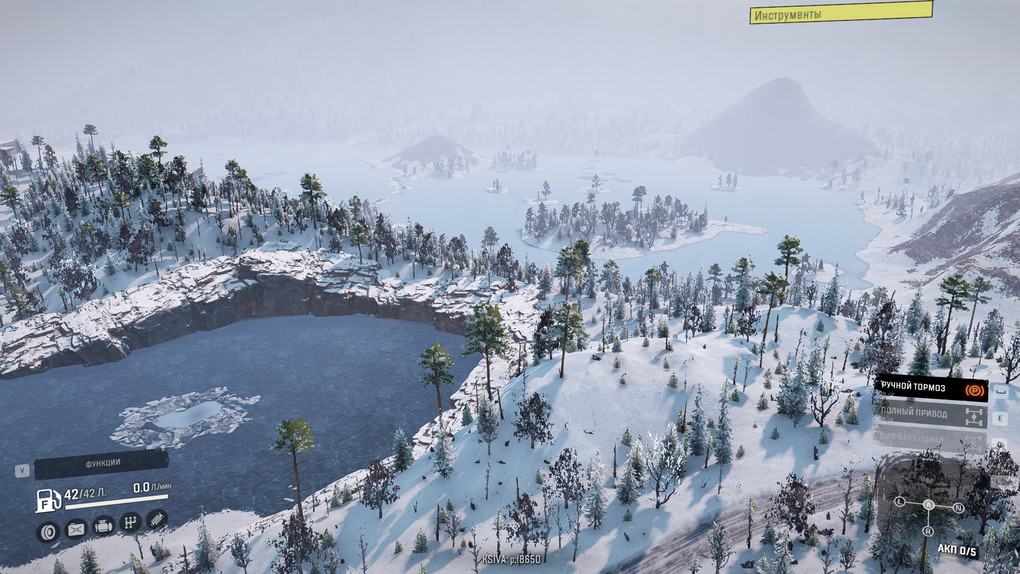Image resolution: width=1020 pixels, height=574 pixels.
Task: Shift gearbox to N neutral
Action: 958,507
